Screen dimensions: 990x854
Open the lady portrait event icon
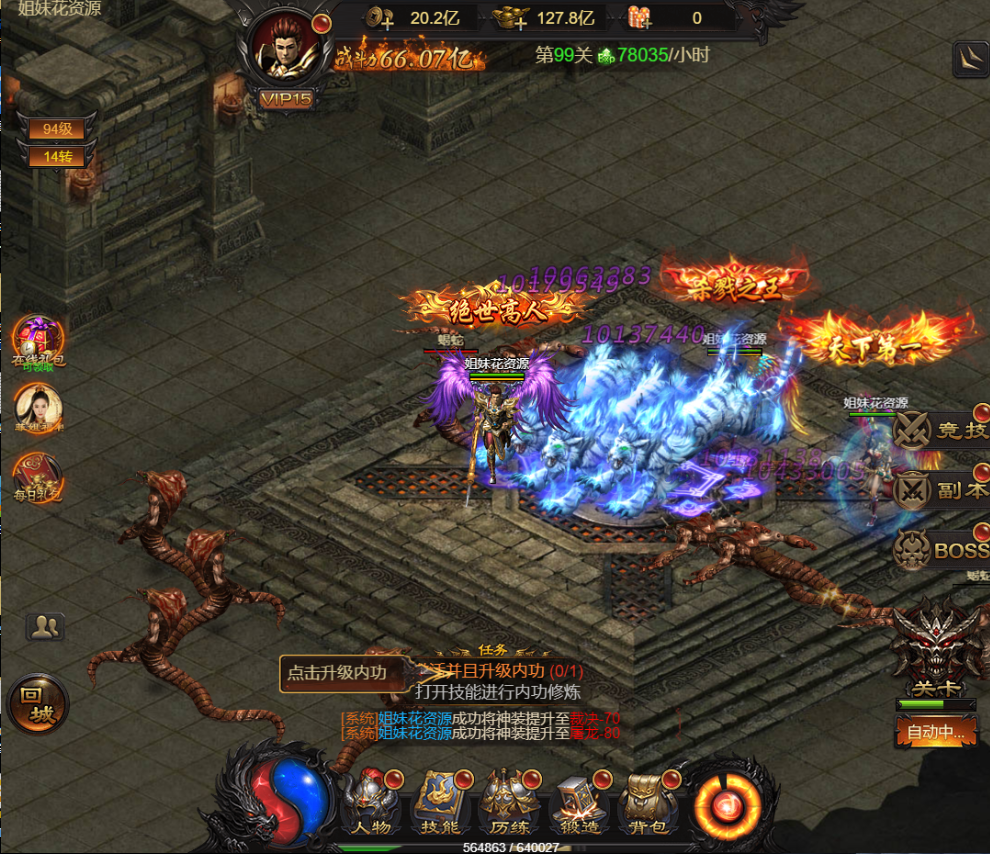click(38, 409)
